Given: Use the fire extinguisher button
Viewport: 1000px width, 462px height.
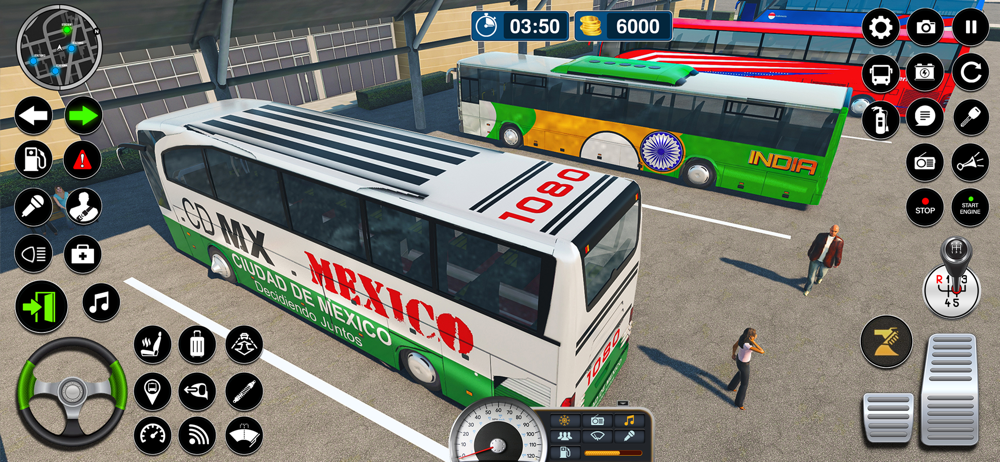Looking at the screenshot, I should pos(881,117).
